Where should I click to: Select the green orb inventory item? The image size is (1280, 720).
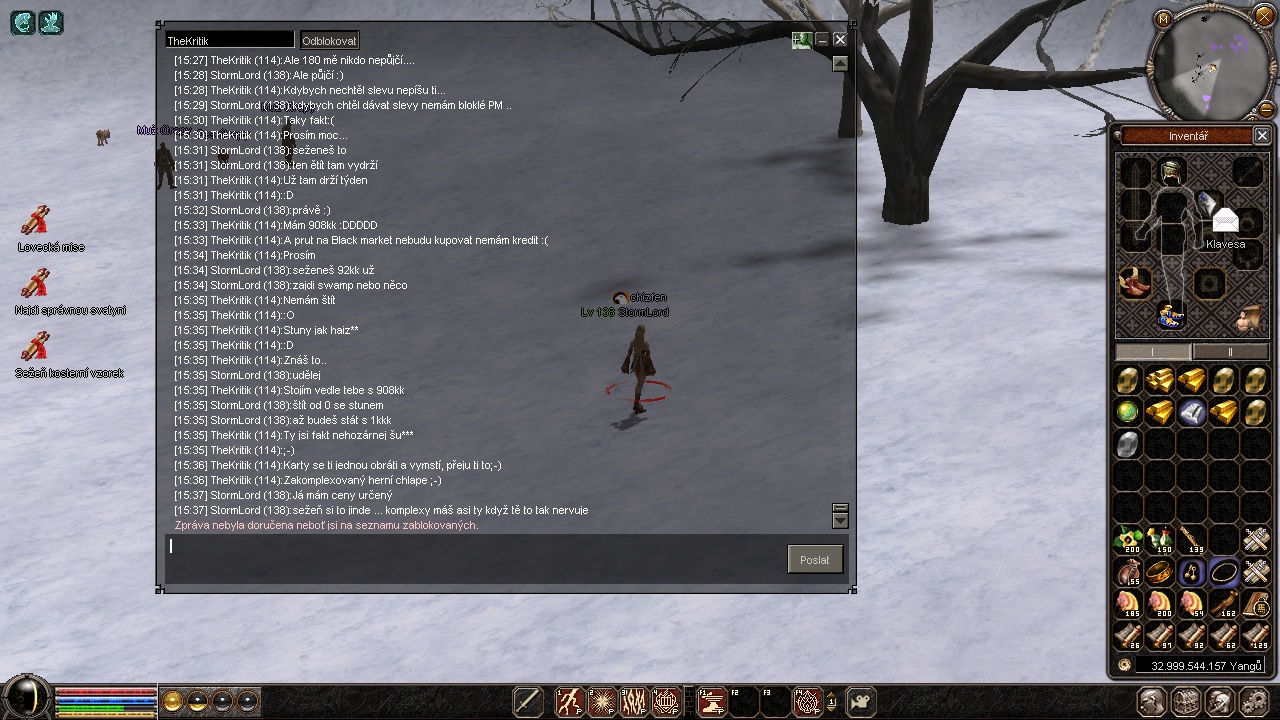pyautogui.click(x=1128, y=411)
